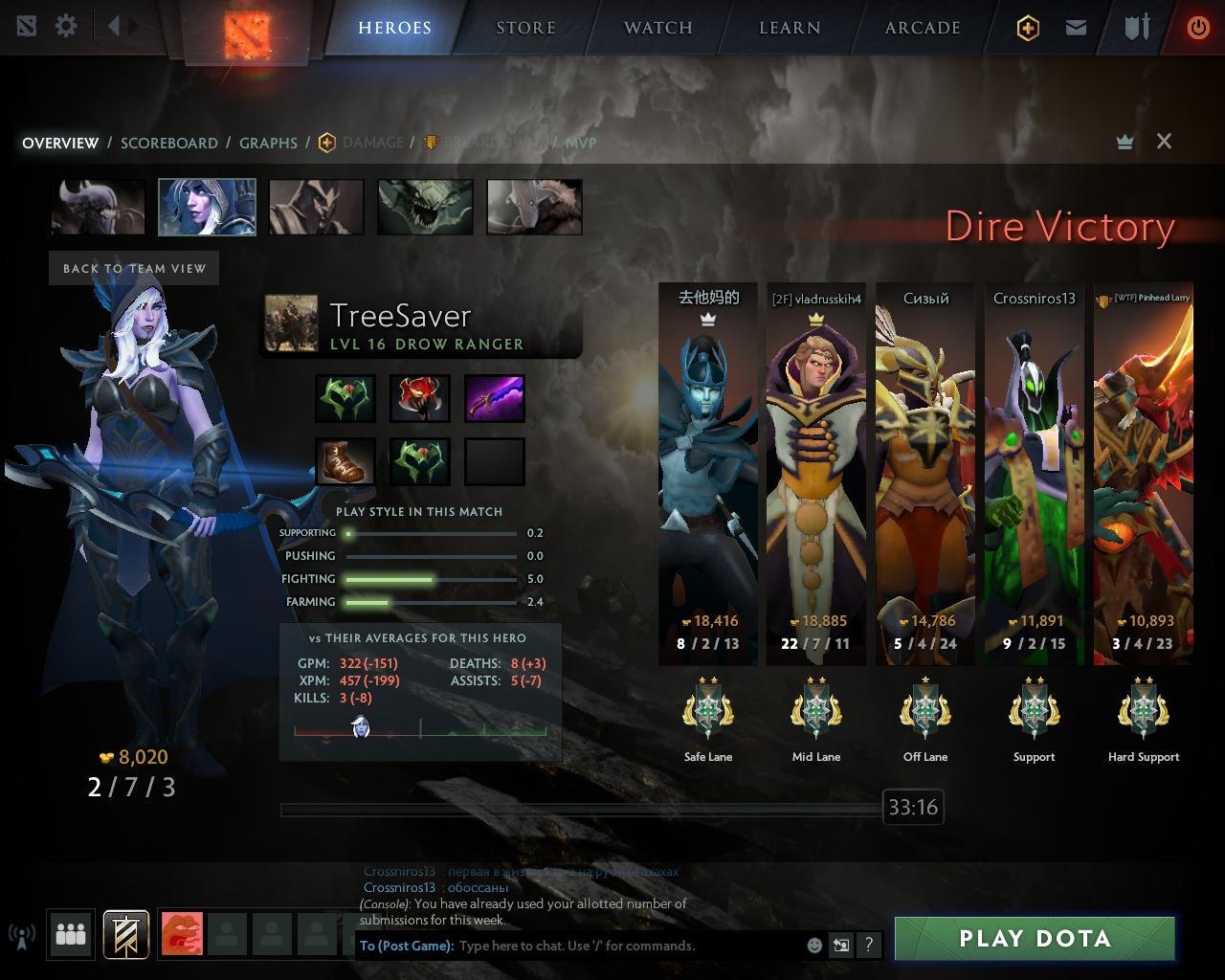Click the post-game chat input field
Image resolution: width=1225 pixels, height=980 pixels.
click(x=627, y=946)
